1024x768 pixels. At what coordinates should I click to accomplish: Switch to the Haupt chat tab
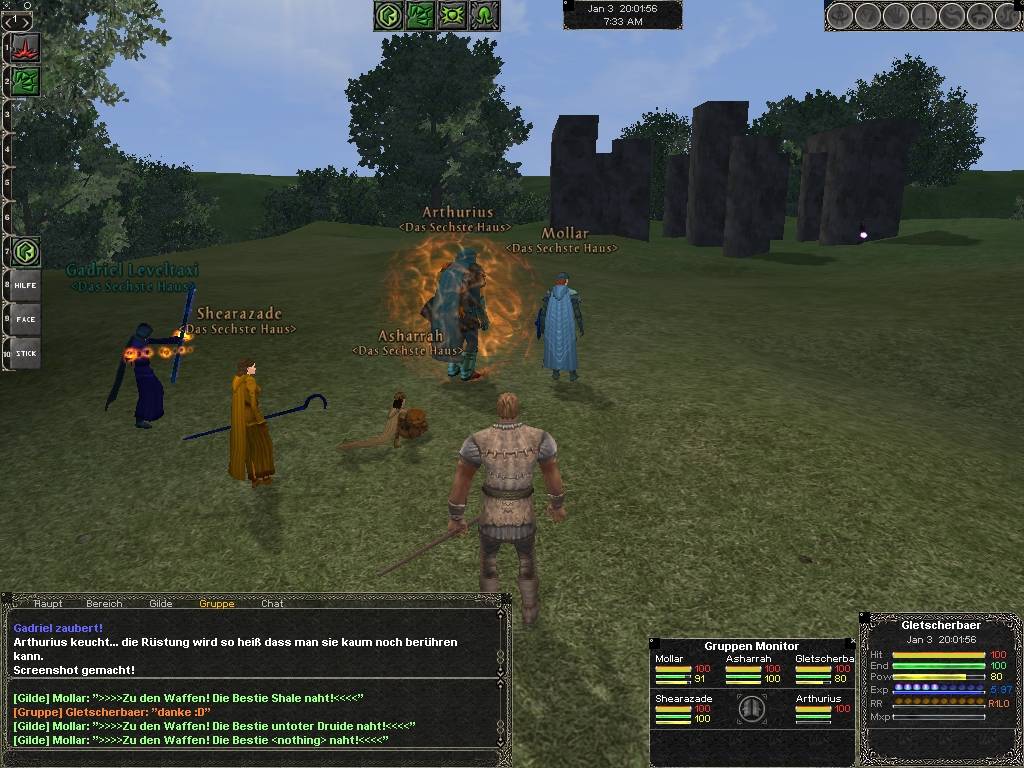pos(48,603)
